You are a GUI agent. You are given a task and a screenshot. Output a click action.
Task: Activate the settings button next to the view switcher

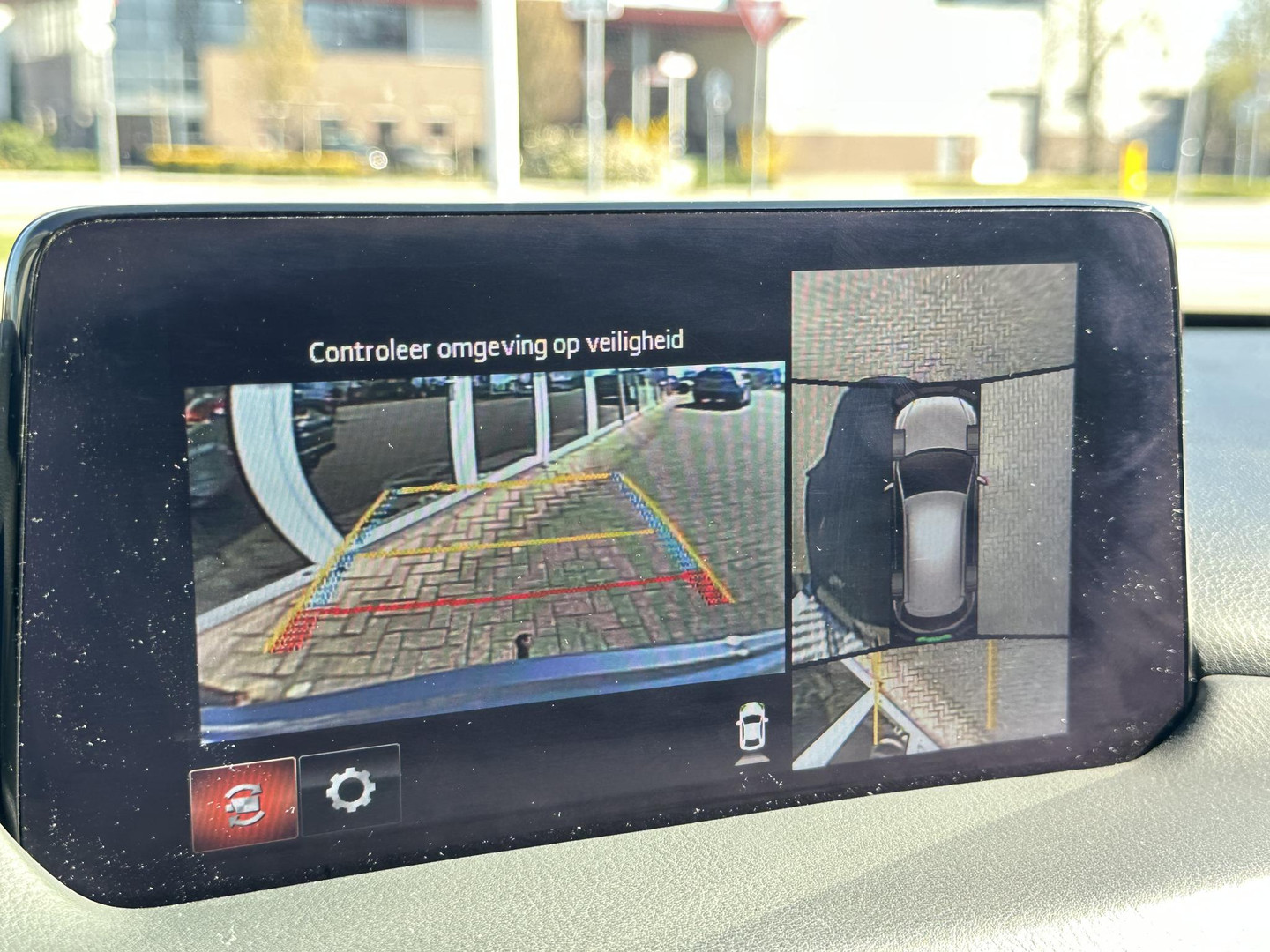click(351, 793)
